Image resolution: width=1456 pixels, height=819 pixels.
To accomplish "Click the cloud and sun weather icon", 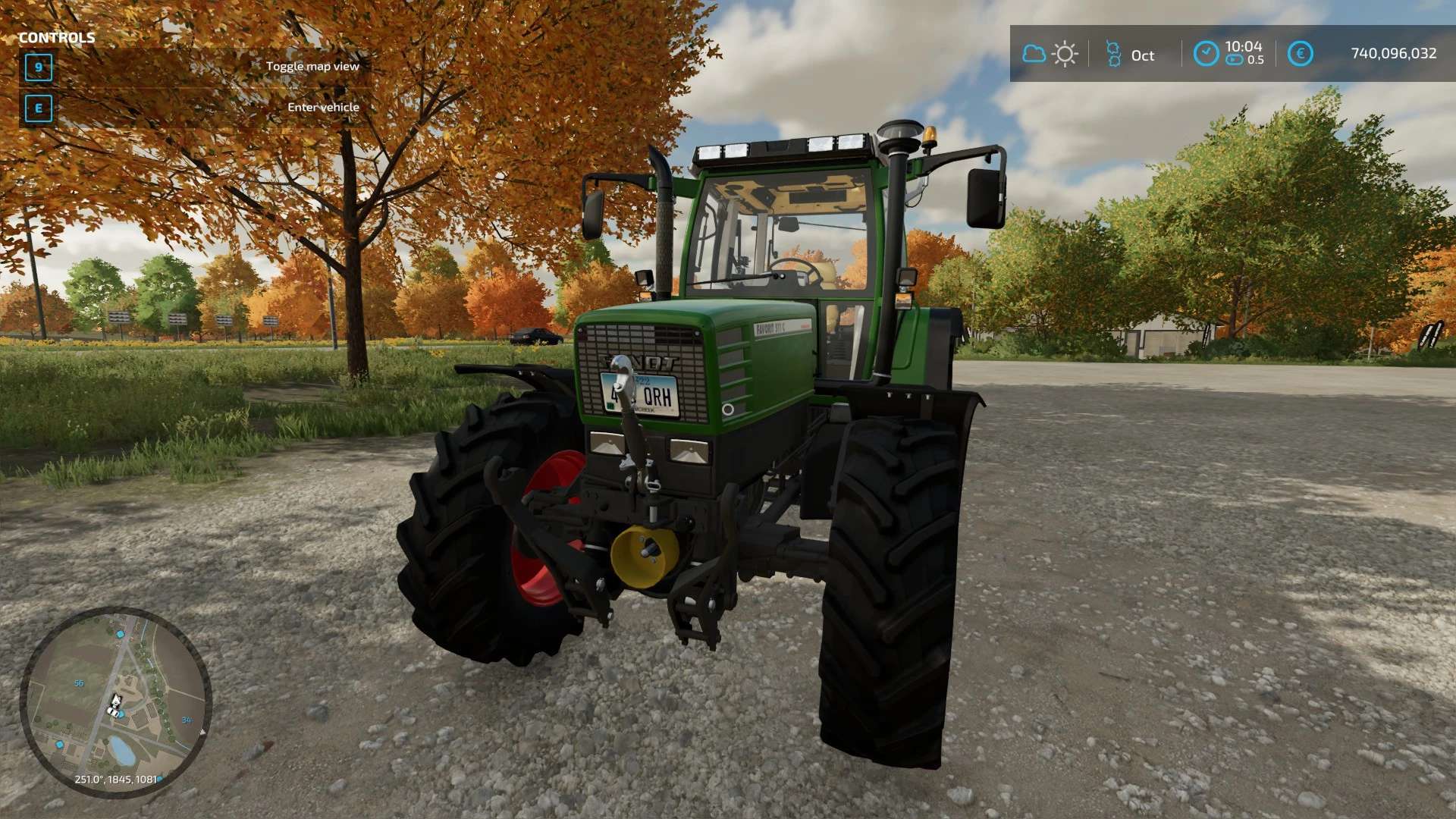I will [1050, 54].
